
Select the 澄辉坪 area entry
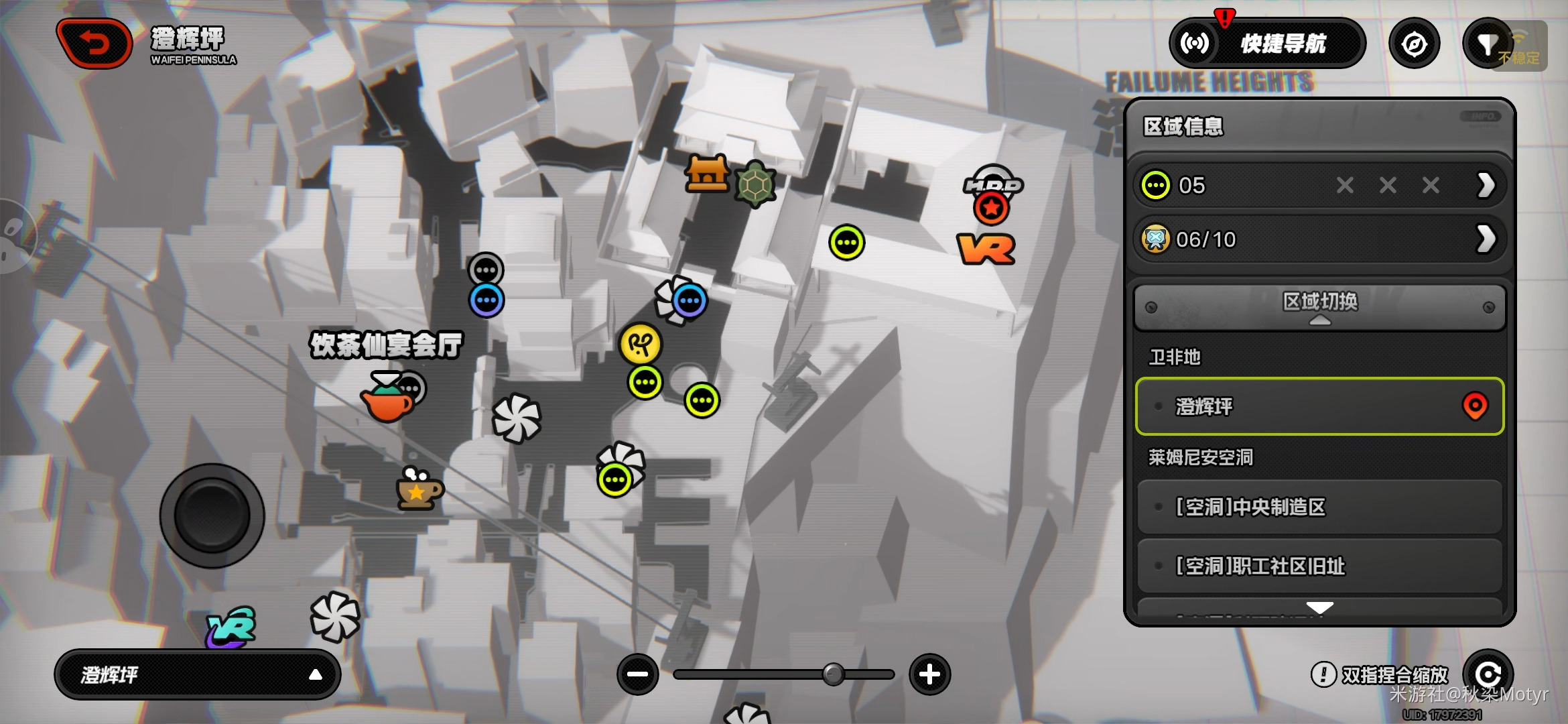[1319, 406]
